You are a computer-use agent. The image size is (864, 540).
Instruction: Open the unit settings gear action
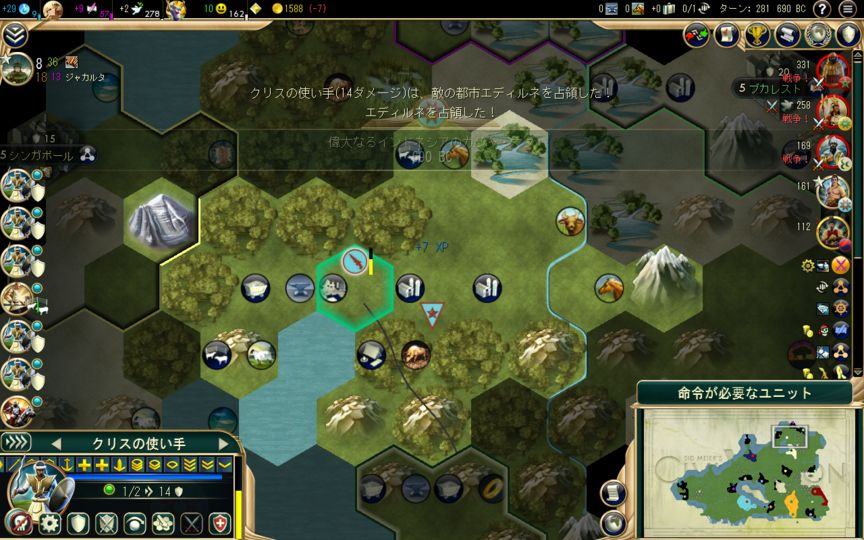pos(49,523)
